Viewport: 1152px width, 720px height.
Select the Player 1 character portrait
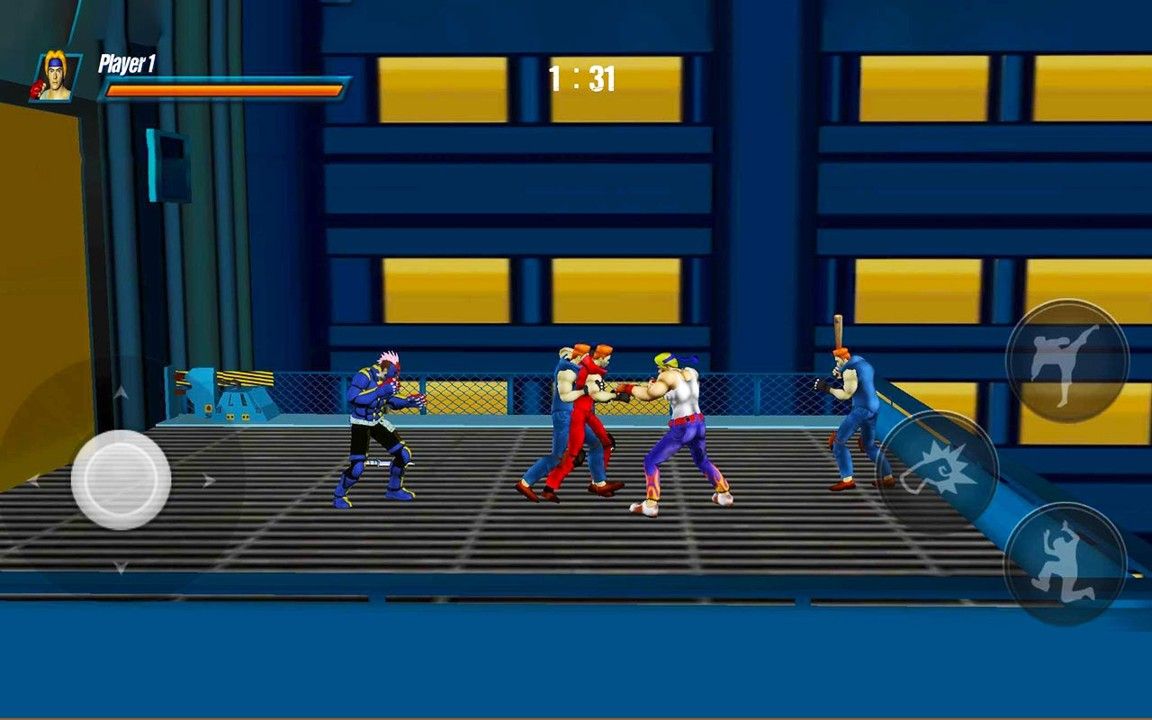point(55,77)
